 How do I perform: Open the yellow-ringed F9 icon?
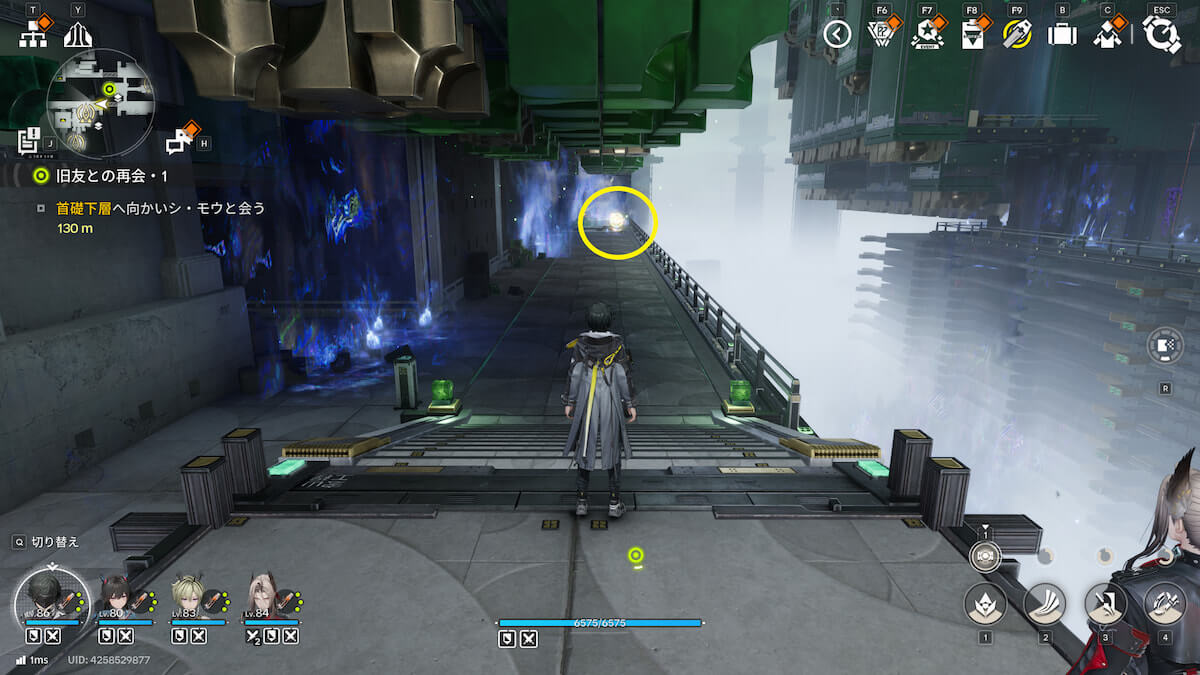[1017, 35]
